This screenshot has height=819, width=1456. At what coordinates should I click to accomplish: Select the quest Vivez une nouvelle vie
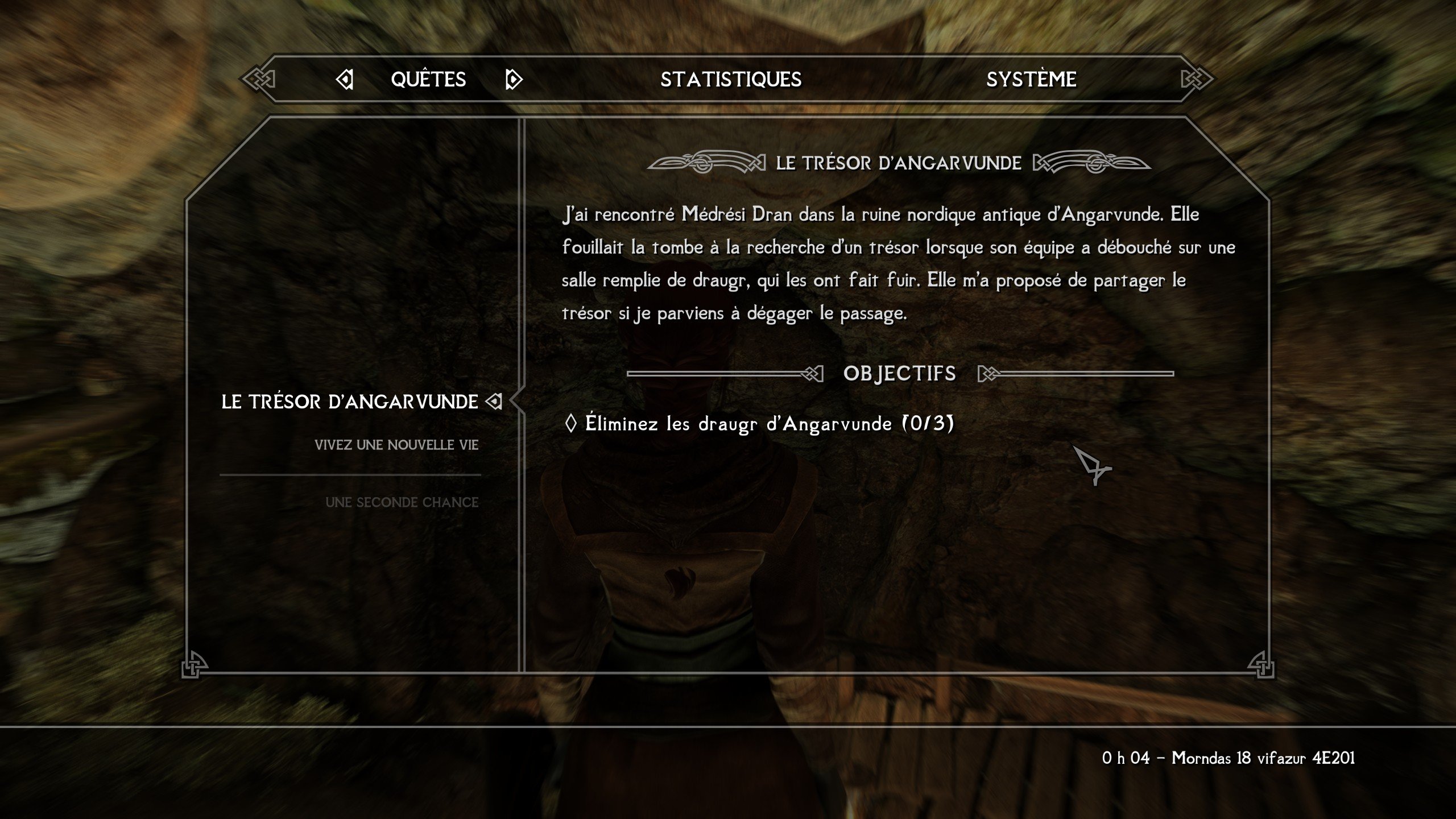pyautogui.click(x=396, y=445)
